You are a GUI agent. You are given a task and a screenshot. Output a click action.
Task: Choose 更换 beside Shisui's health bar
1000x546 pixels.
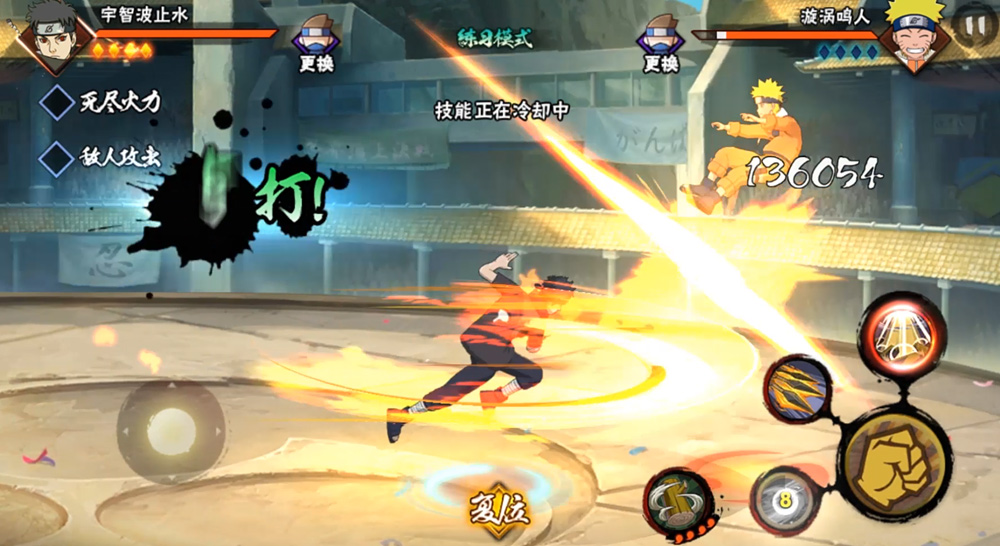(x=316, y=44)
